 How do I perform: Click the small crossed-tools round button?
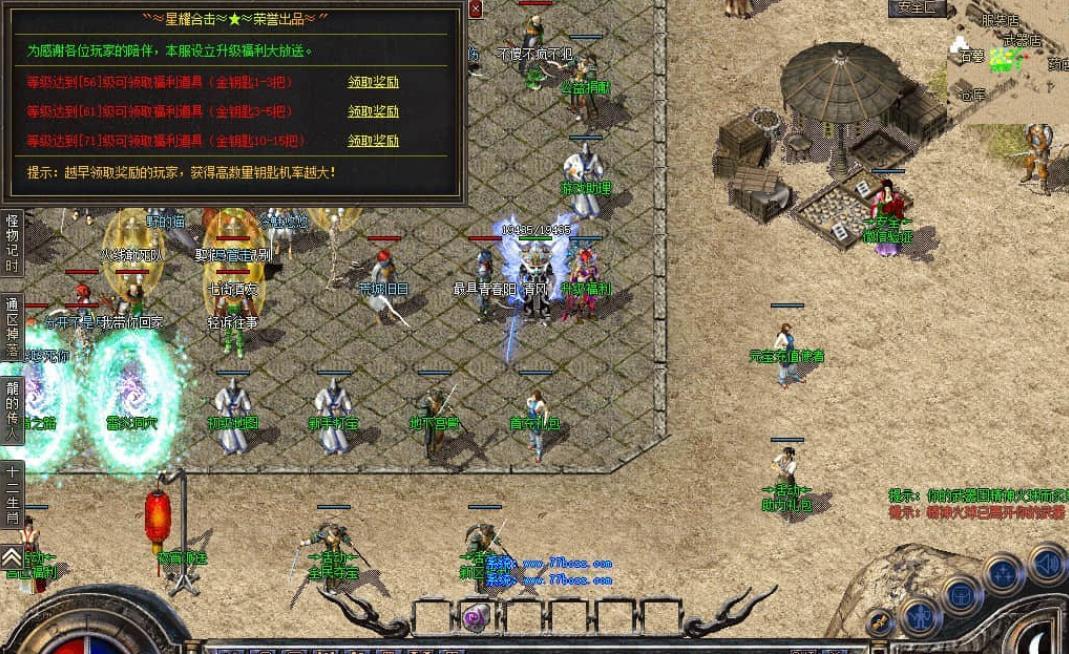point(879,622)
